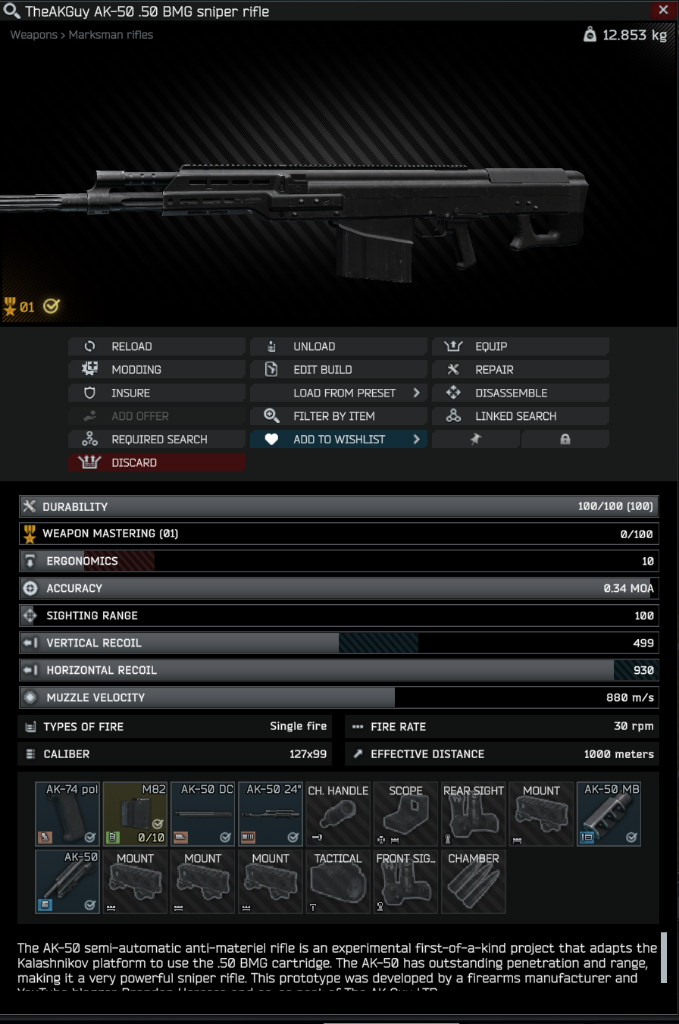Unload the weapon's ammo
Screen dimensions: 679x1024
tap(338, 347)
